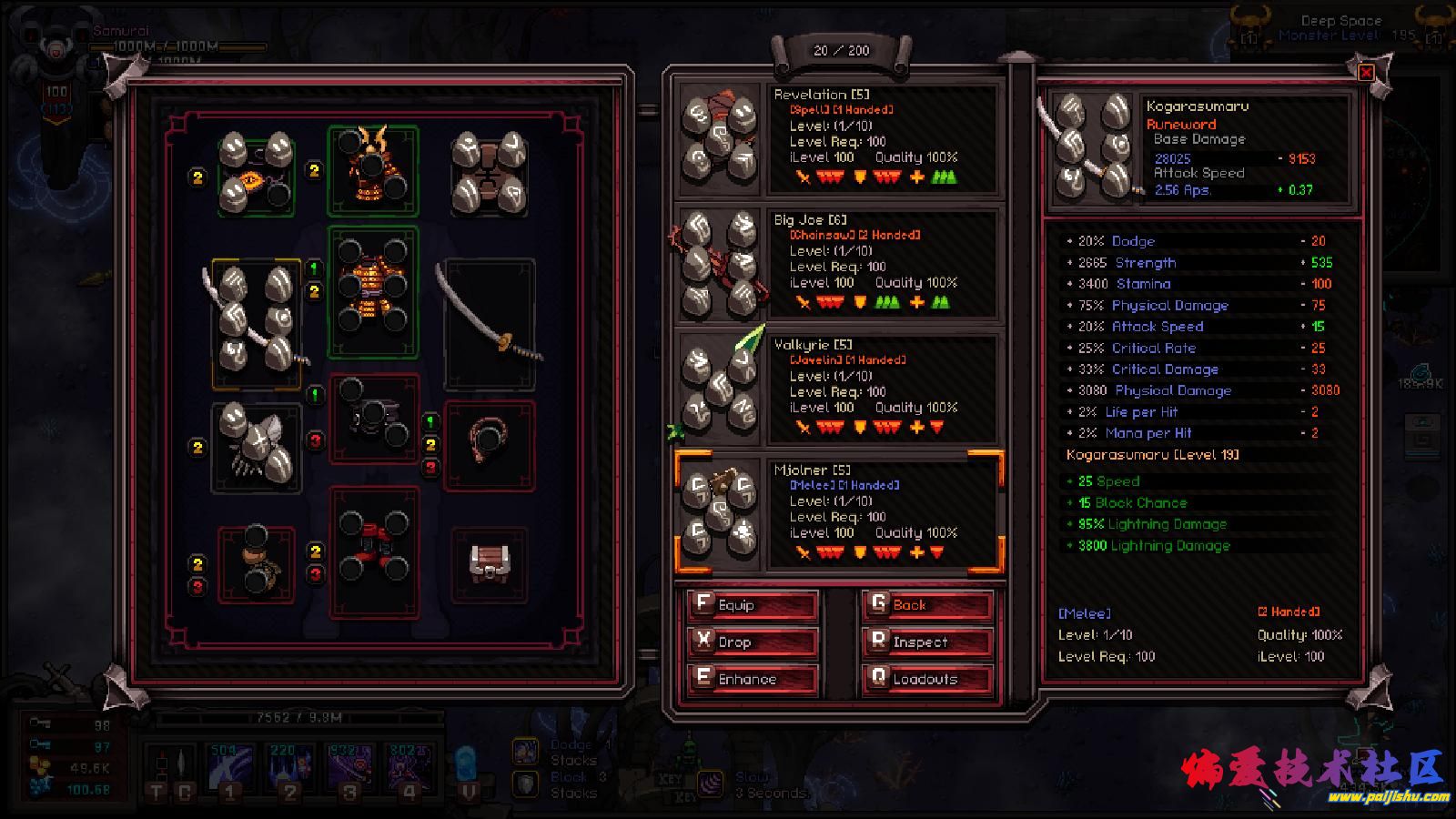This screenshot has width=1456, height=819.
Task: Go back from the inventory
Action: click(926, 605)
